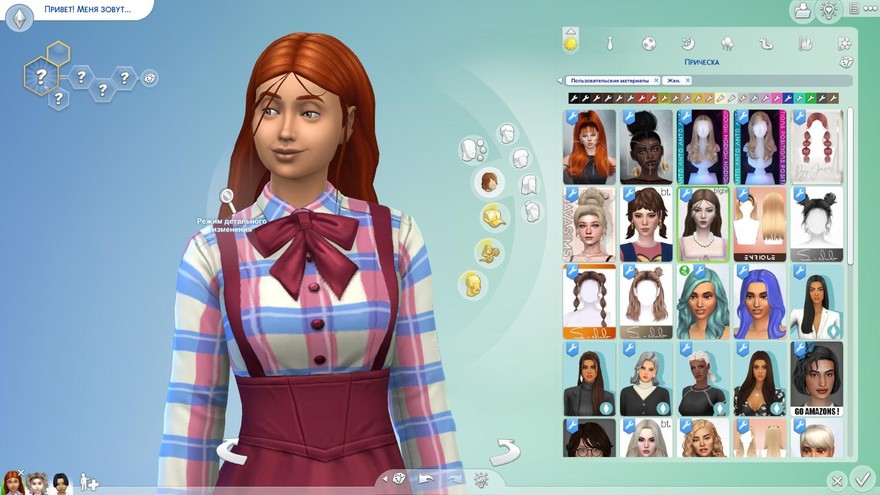Open the gallery save folder button
The width and height of the screenshot is (880, 495).
(x=802, y=11)
